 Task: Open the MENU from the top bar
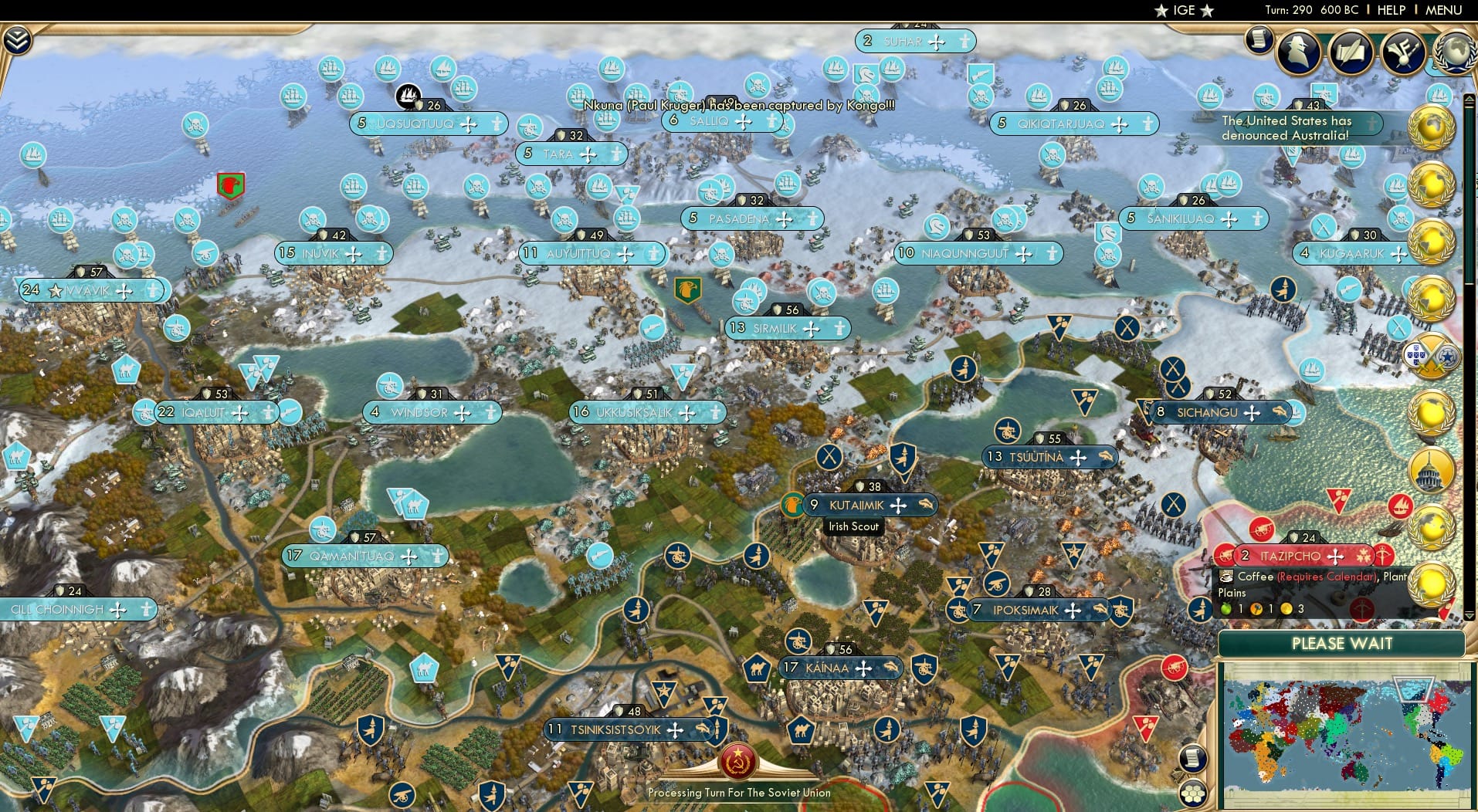click(x=1443, y=10)
